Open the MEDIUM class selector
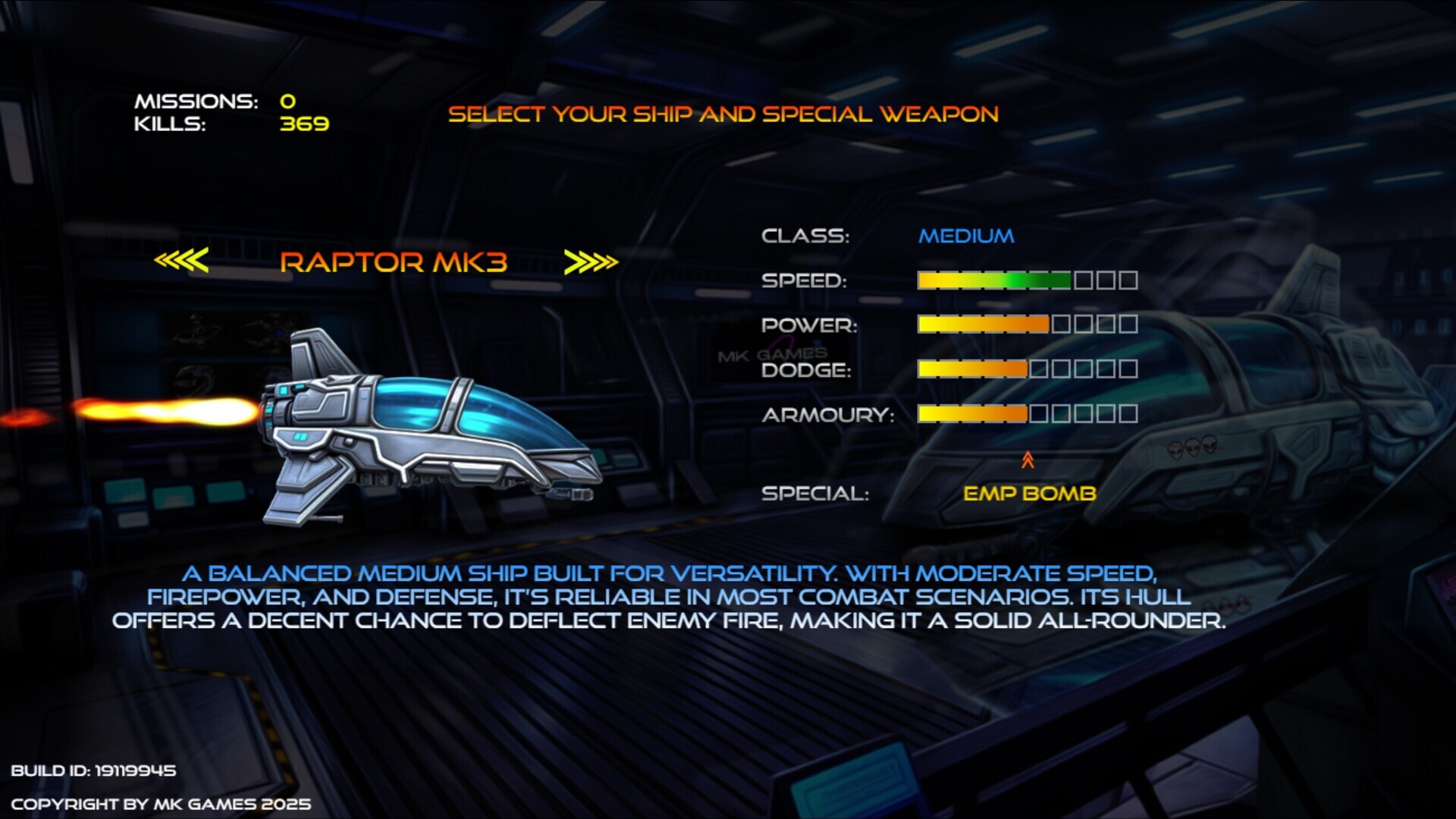 (965, 236)
